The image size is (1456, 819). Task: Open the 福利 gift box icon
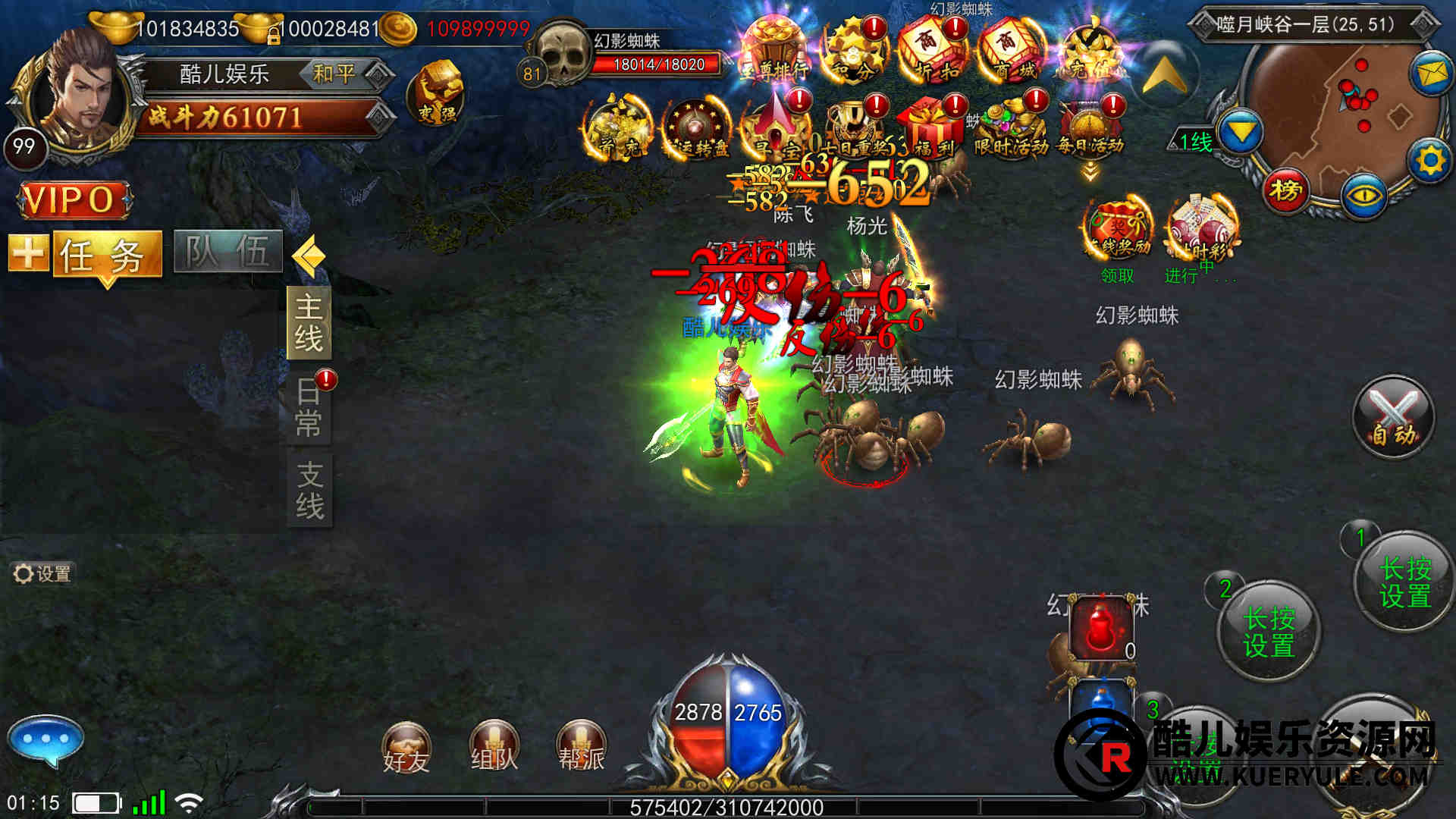pyautogui.click(x=931, y=127)
